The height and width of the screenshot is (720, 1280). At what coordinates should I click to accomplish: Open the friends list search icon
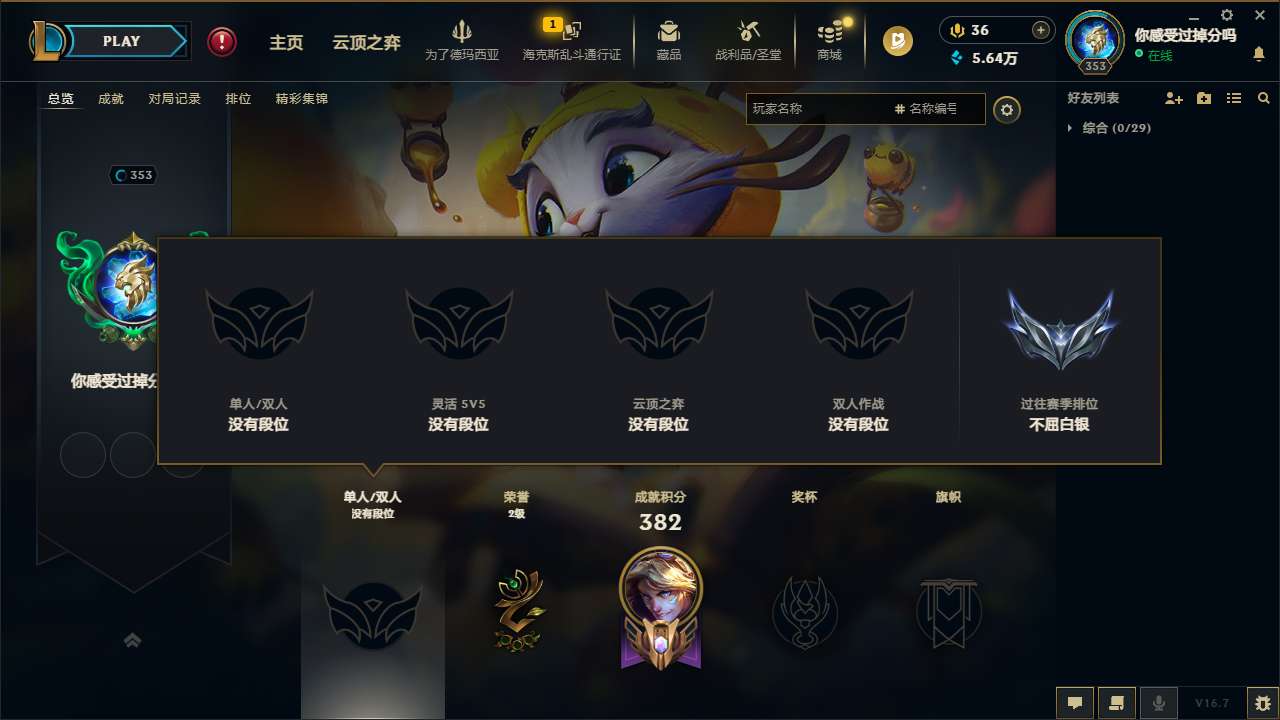click(x=1264, y=98)
